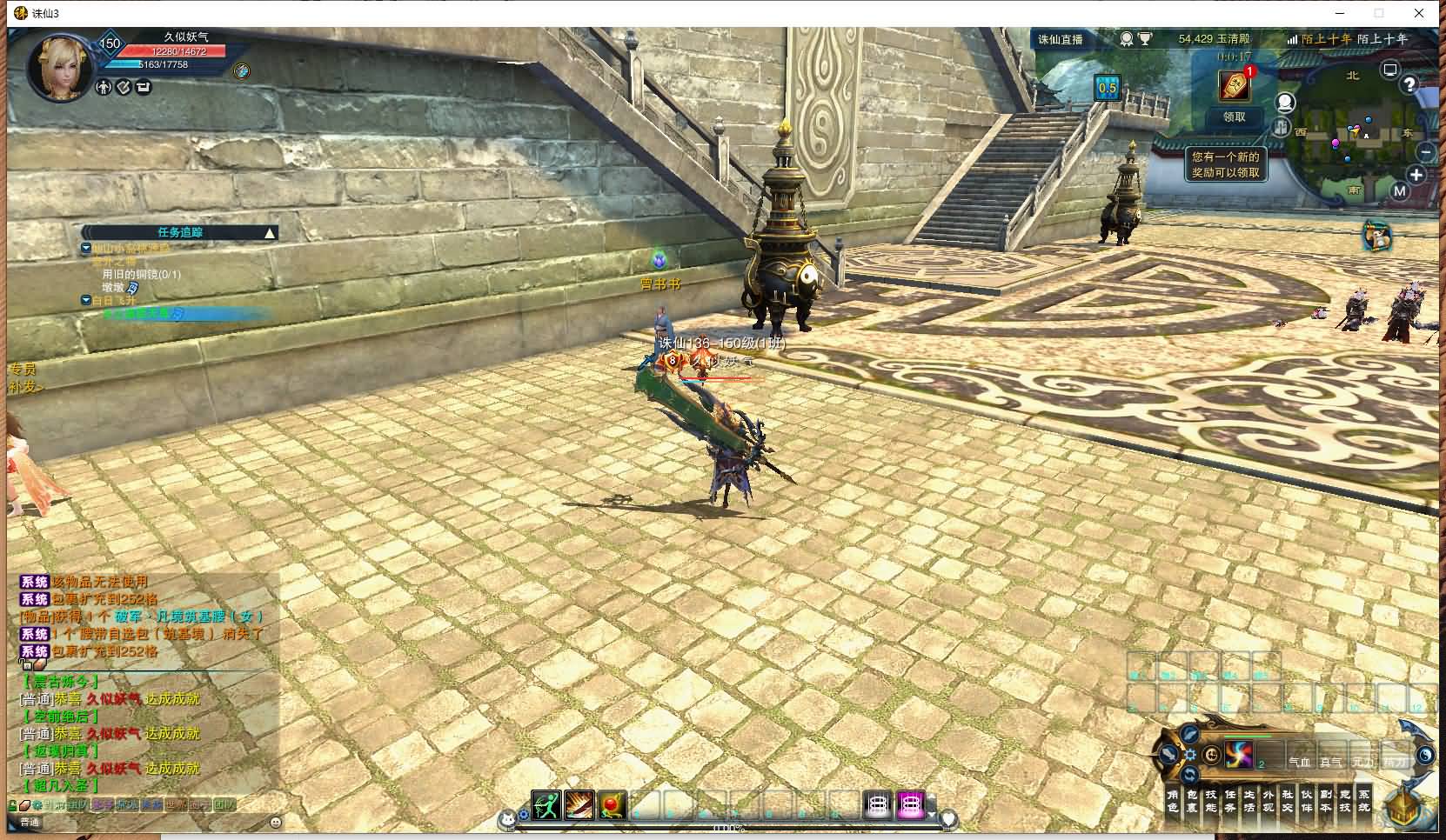Close the 诛仙3 game window
This screenshot has width=1446, height=840.
(x=1420, y=13)
